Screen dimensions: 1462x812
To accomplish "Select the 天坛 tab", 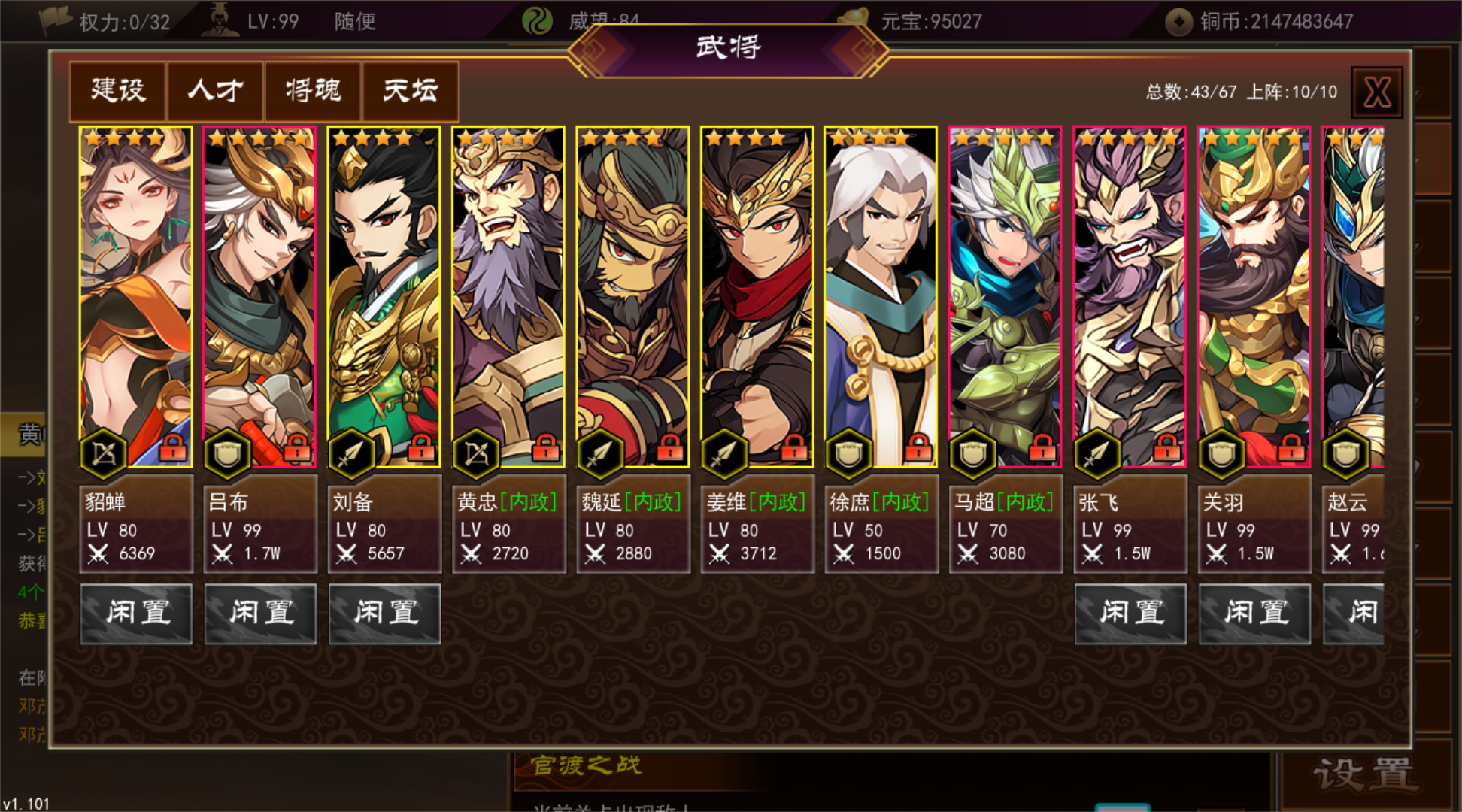I will click(410, 91).
